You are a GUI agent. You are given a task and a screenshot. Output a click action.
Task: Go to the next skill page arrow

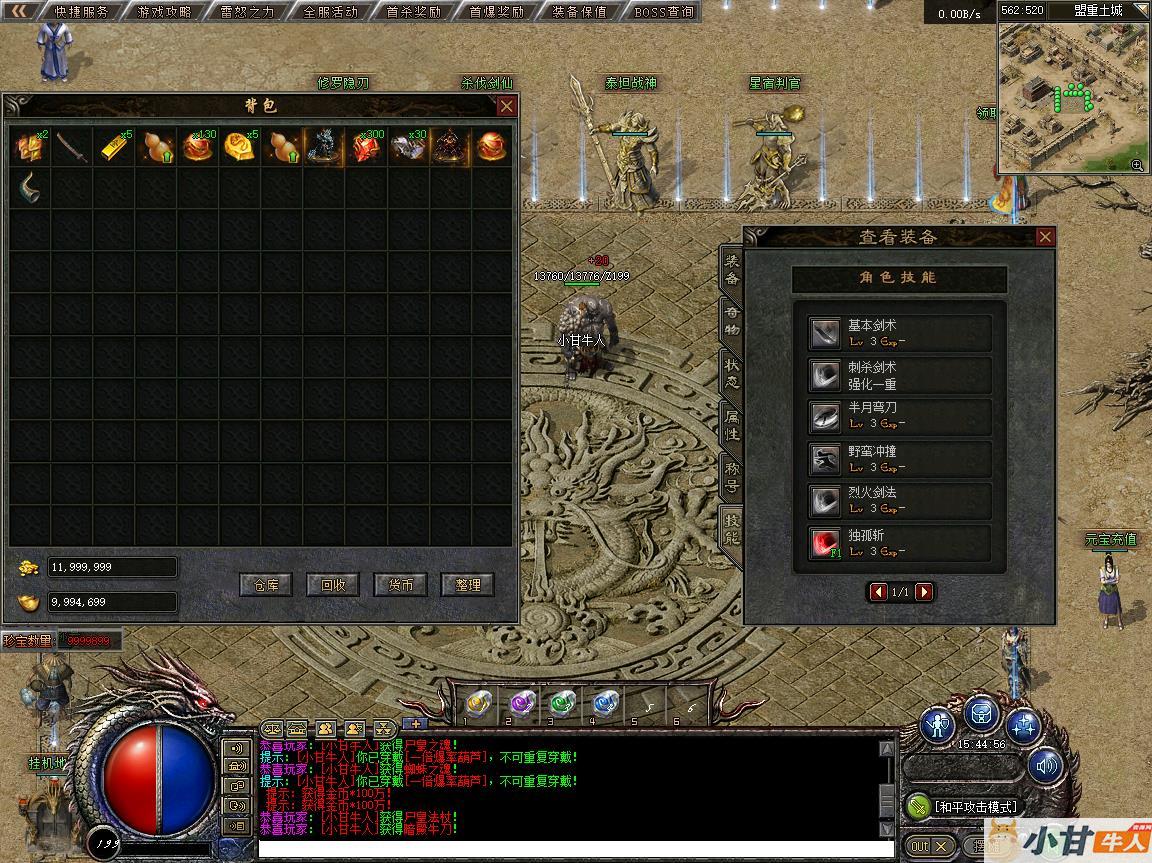(924, 592)
